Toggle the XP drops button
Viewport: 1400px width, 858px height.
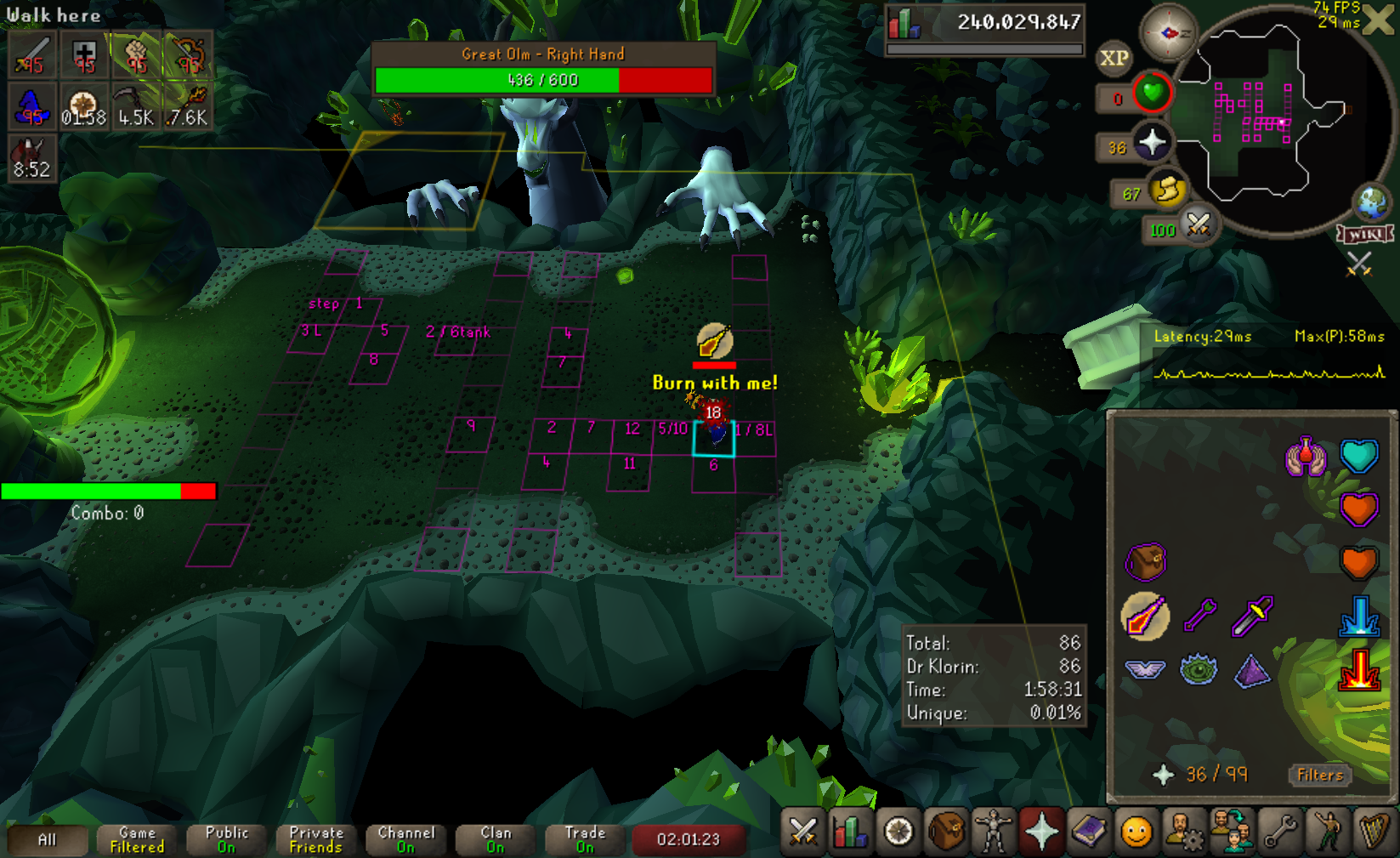click(1114, 58)
